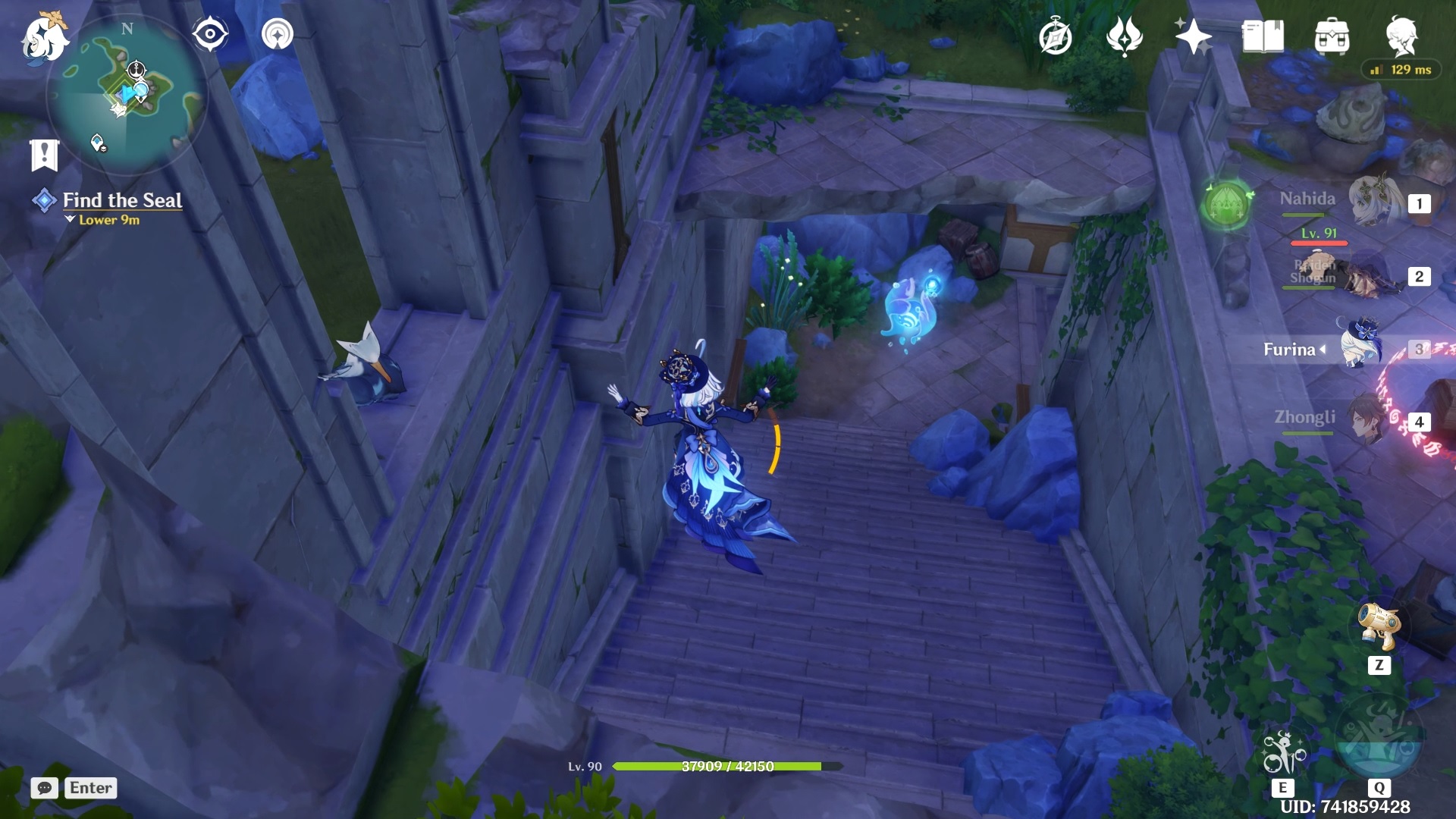
Task: Activate Furina's elemental skill
Action: (x=1283, y=753)
